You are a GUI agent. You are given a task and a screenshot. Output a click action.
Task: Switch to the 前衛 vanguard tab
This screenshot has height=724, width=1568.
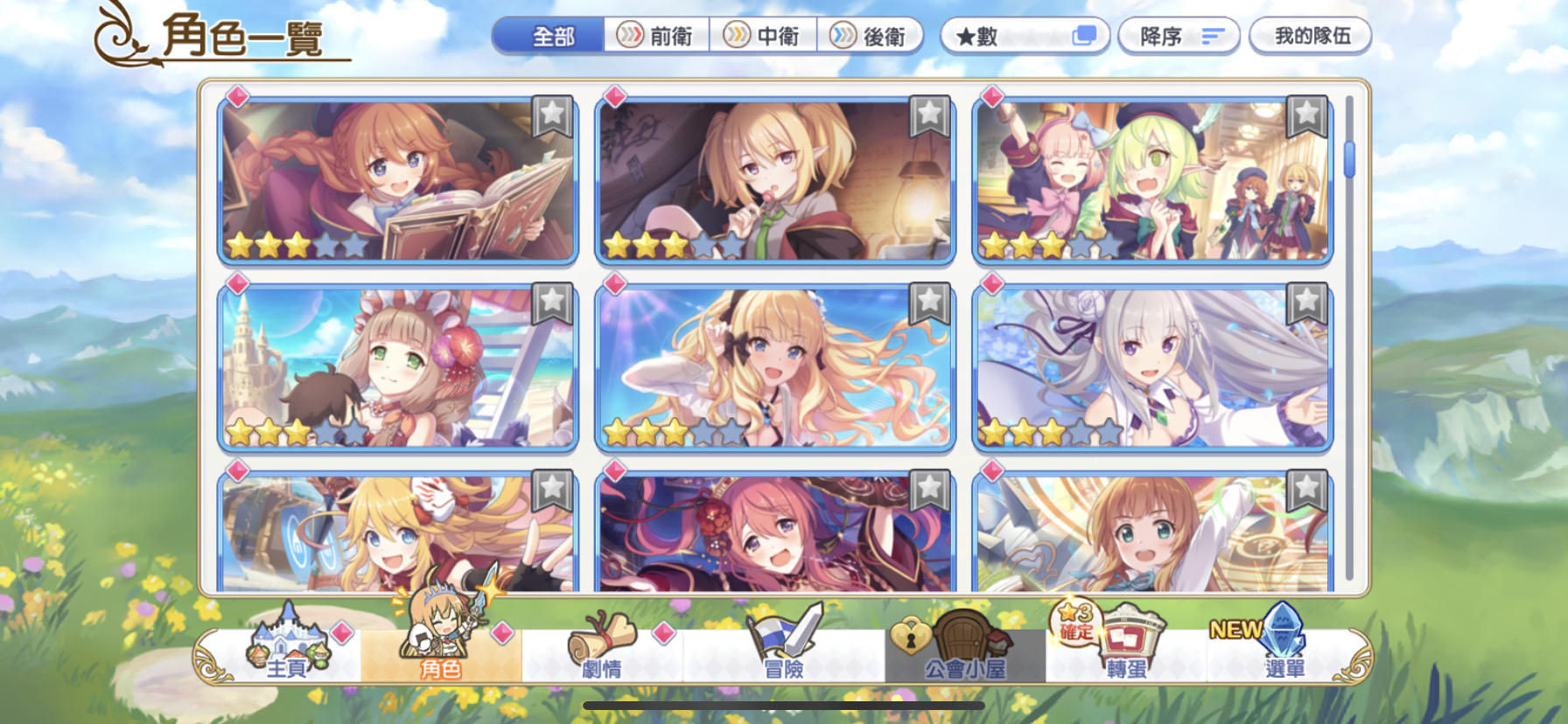click(x=658, y=36)
